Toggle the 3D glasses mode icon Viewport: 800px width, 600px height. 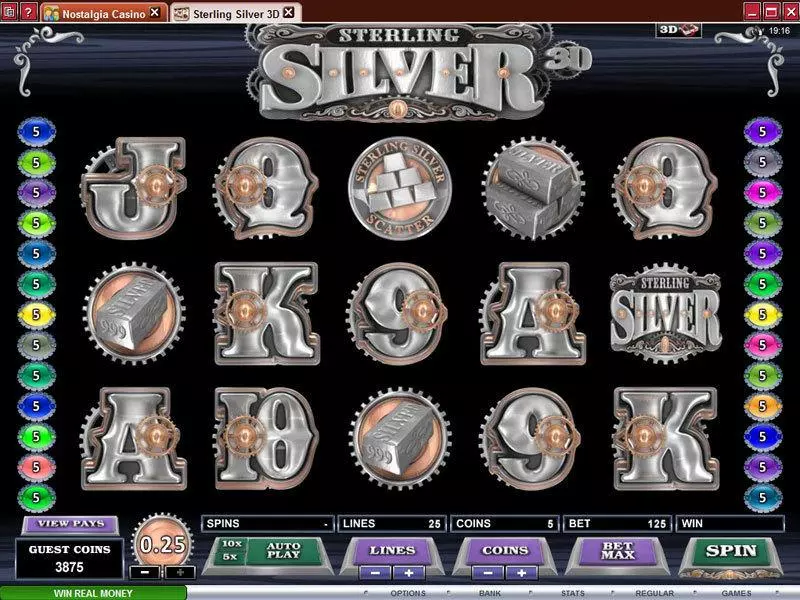[679, 31]
